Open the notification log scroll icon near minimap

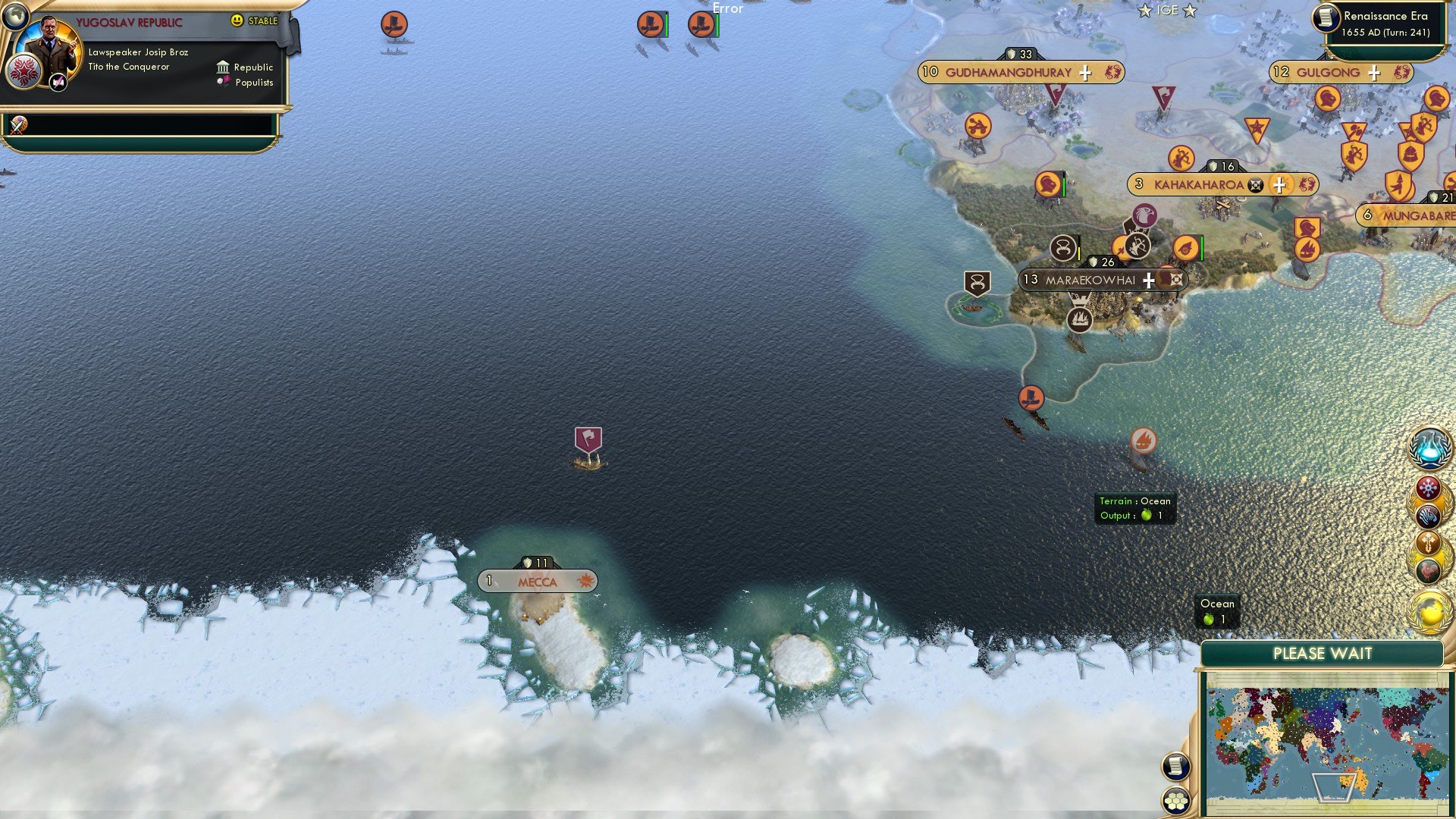[1175, 766]
